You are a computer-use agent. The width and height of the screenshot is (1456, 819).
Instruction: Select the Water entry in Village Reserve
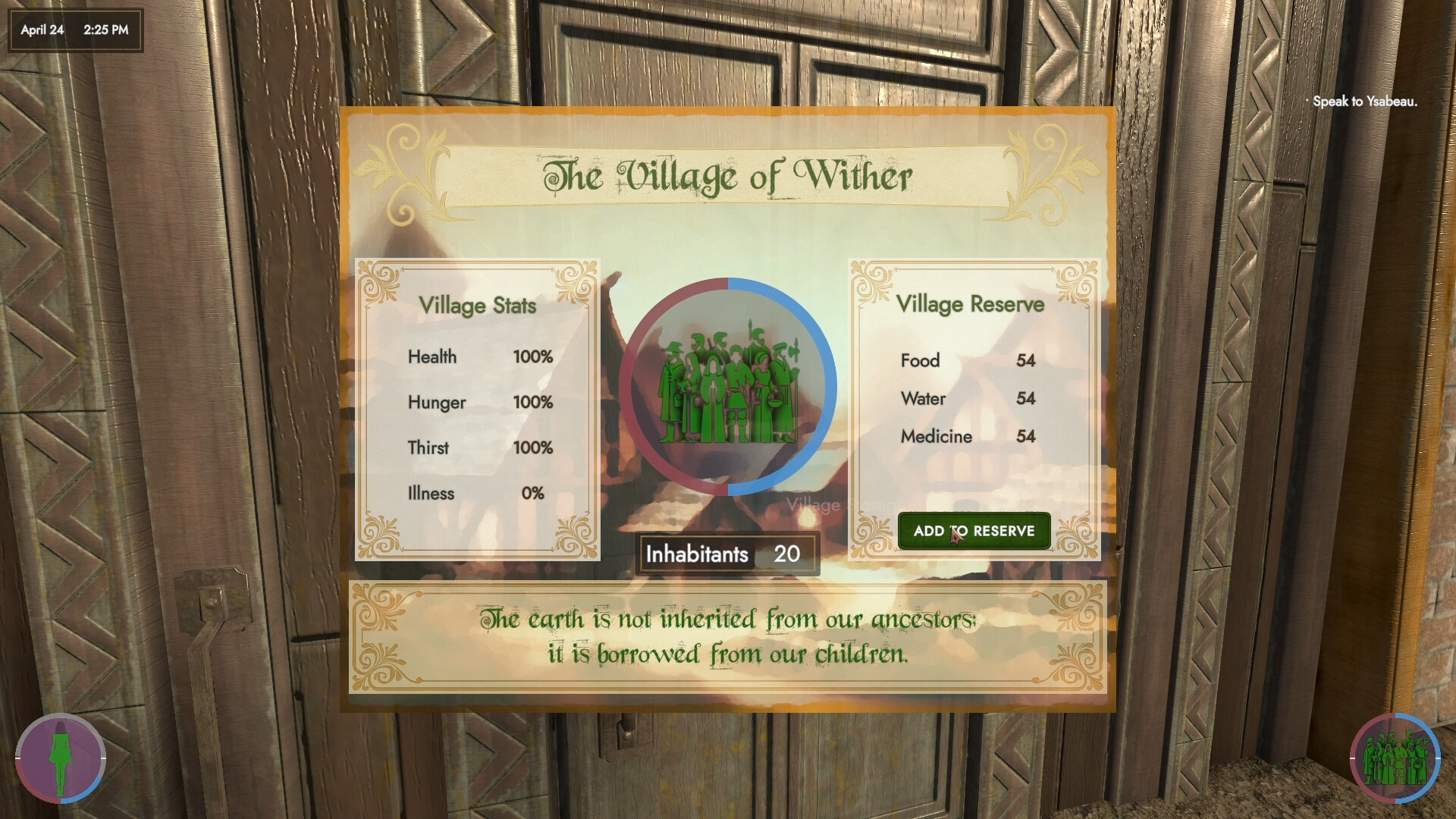tap(967, 399)
